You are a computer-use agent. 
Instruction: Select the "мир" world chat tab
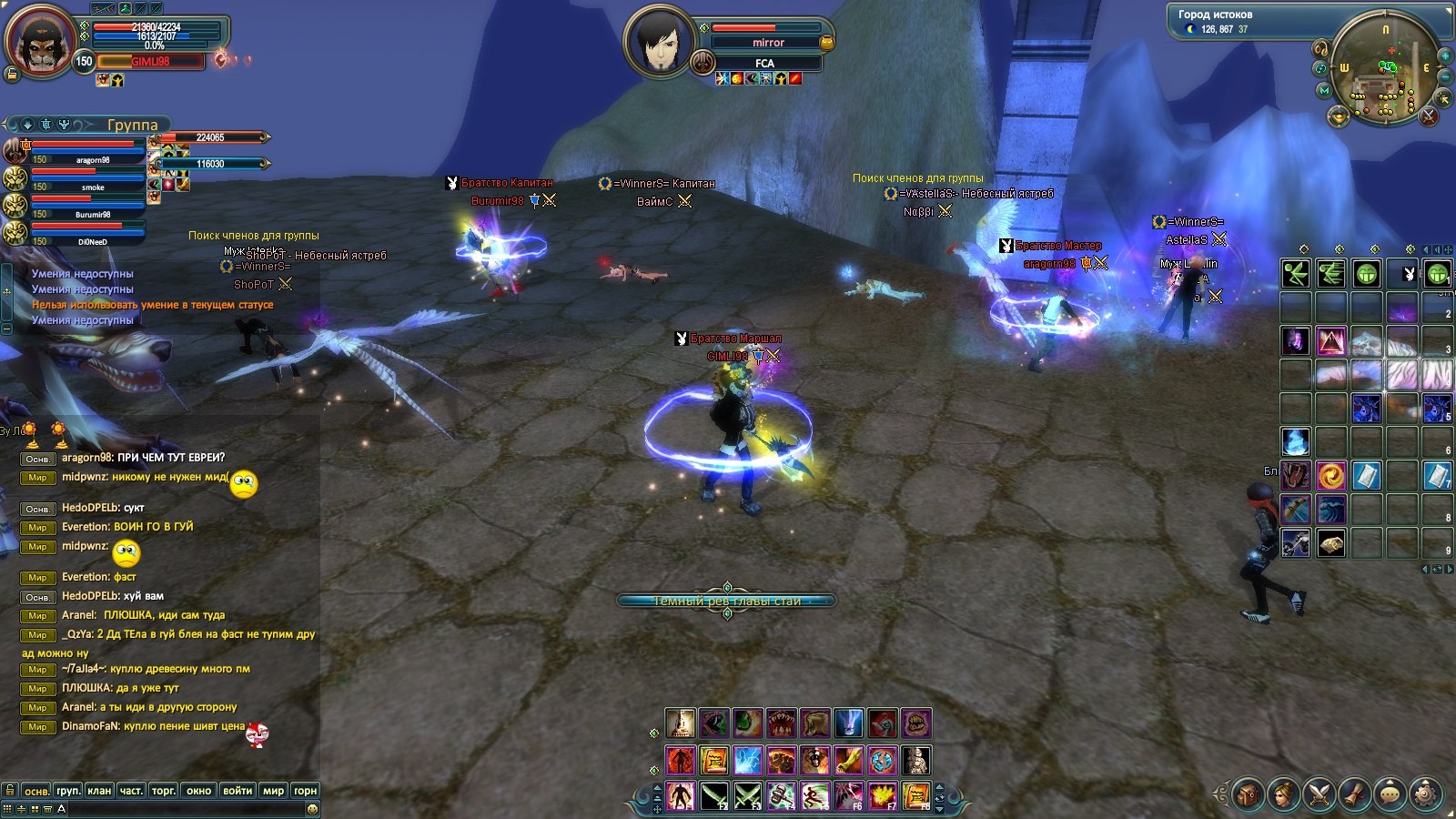pyautogui.click(x=273, y=791)
